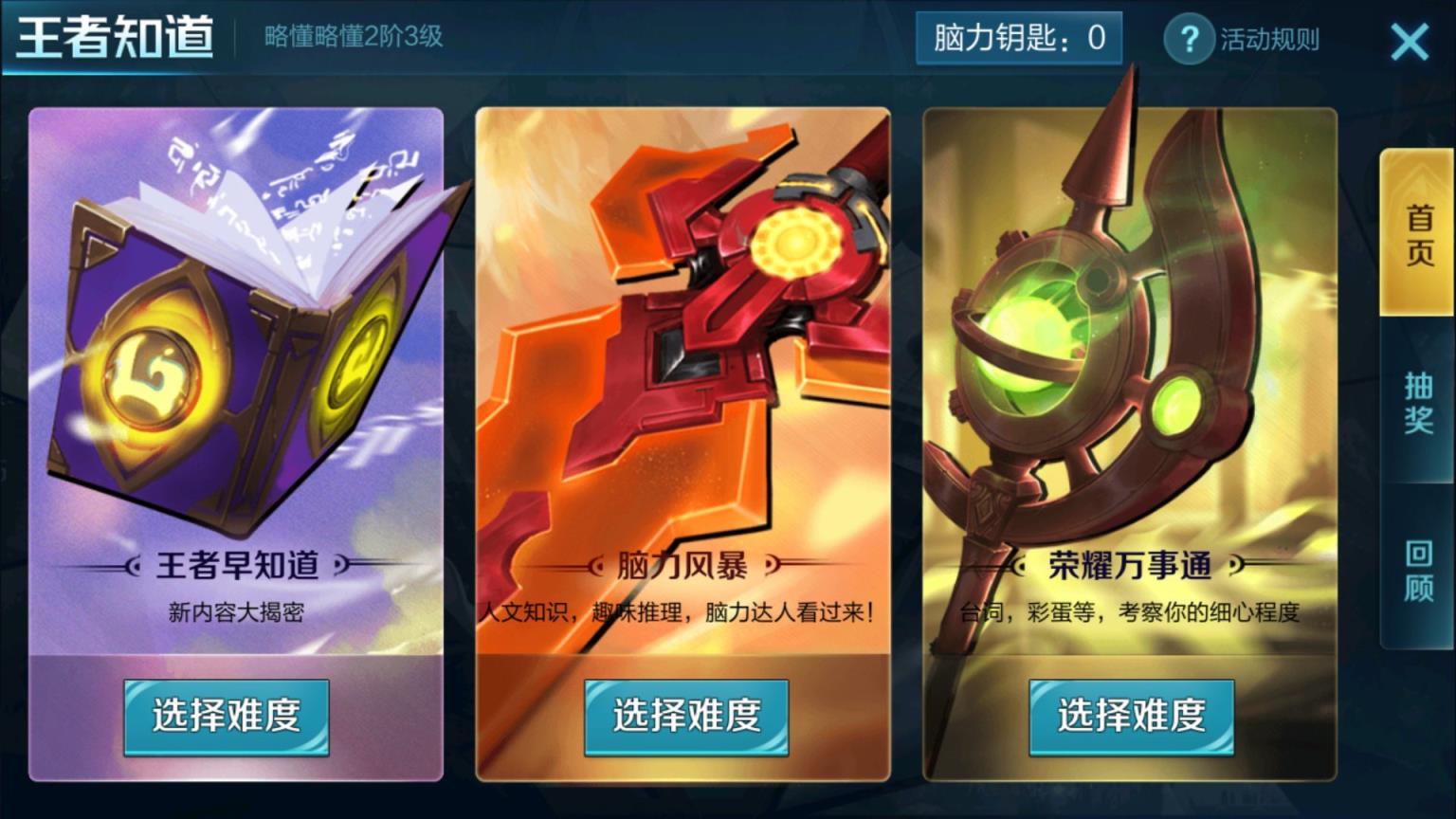Click 选择难度 on the 脑力风暴 card
Screen dimensions: 1456x819
point(684,718)
